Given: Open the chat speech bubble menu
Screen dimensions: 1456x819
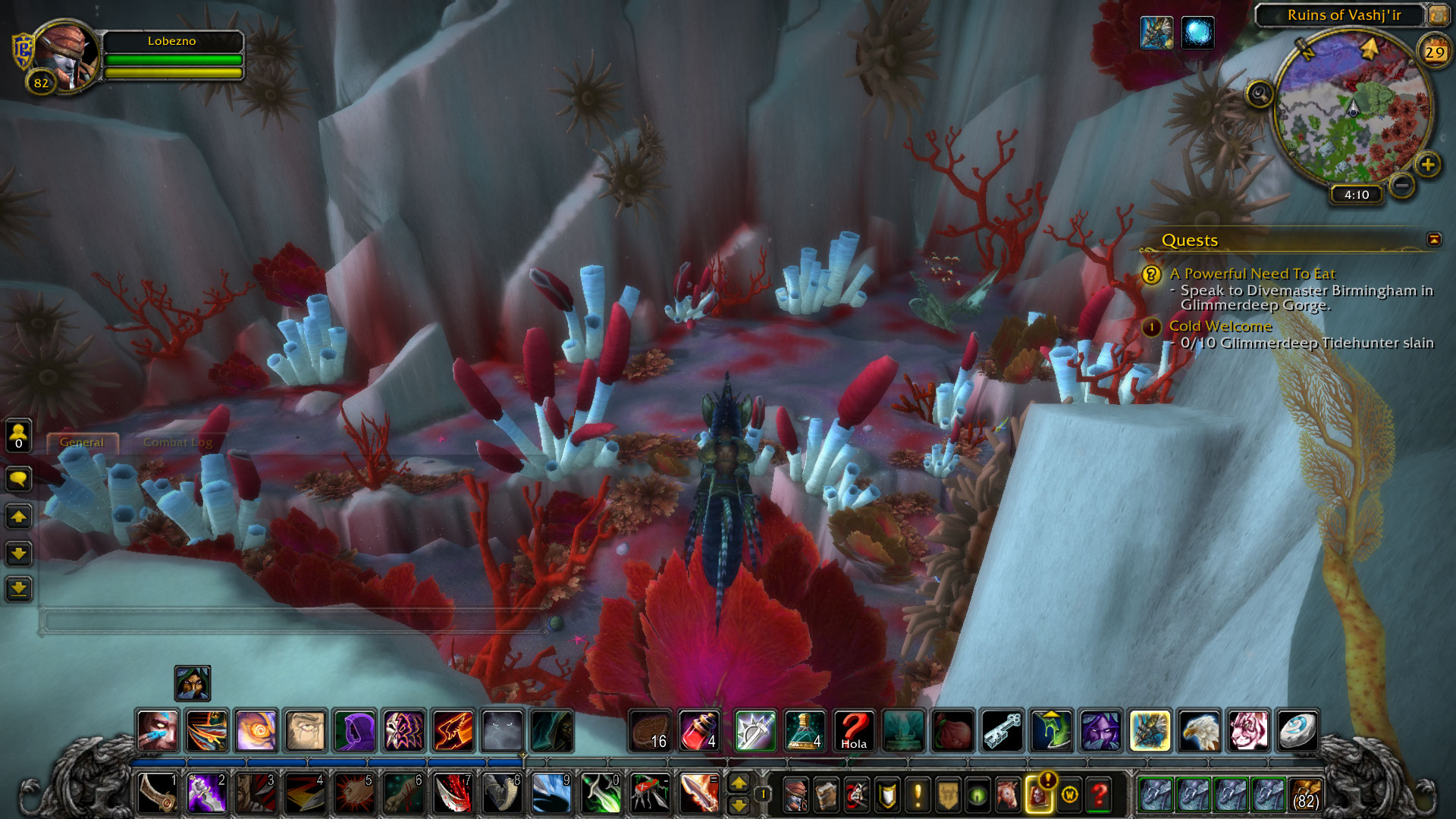Looking at the screenshot, I should pyautogui.click(x=18, y=479).
